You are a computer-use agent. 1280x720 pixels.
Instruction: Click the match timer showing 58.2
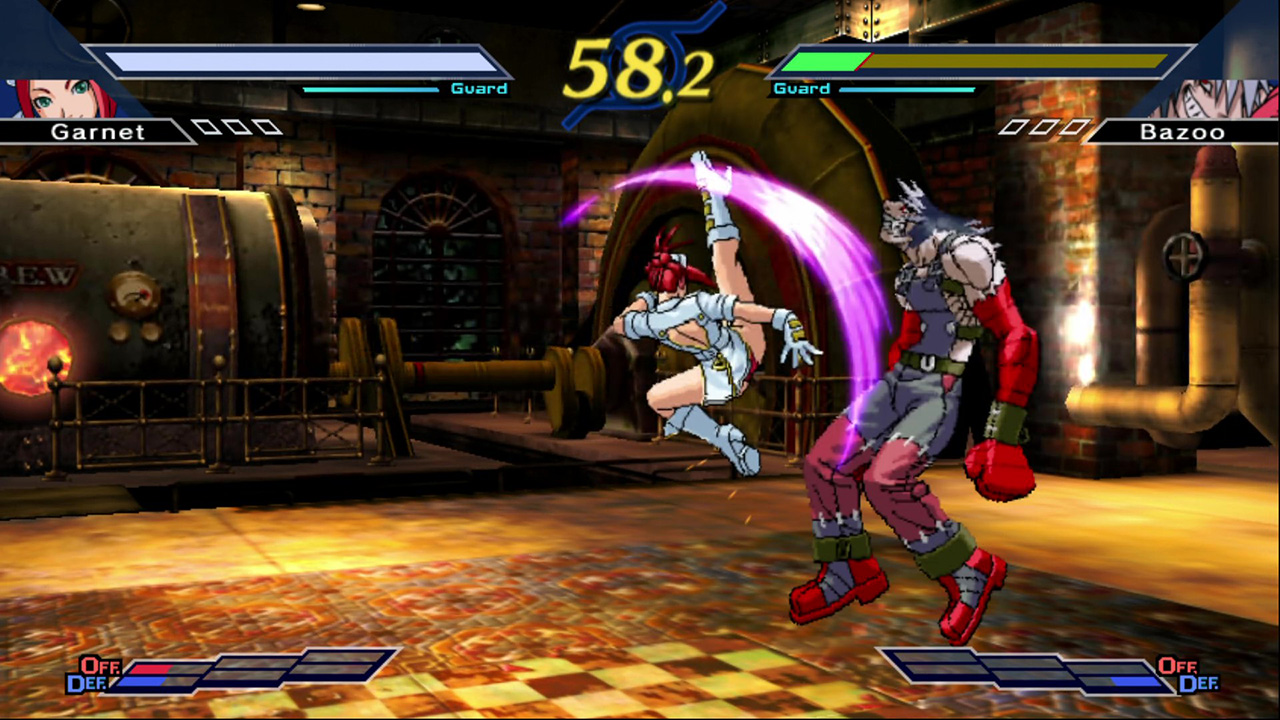point(638,67)
